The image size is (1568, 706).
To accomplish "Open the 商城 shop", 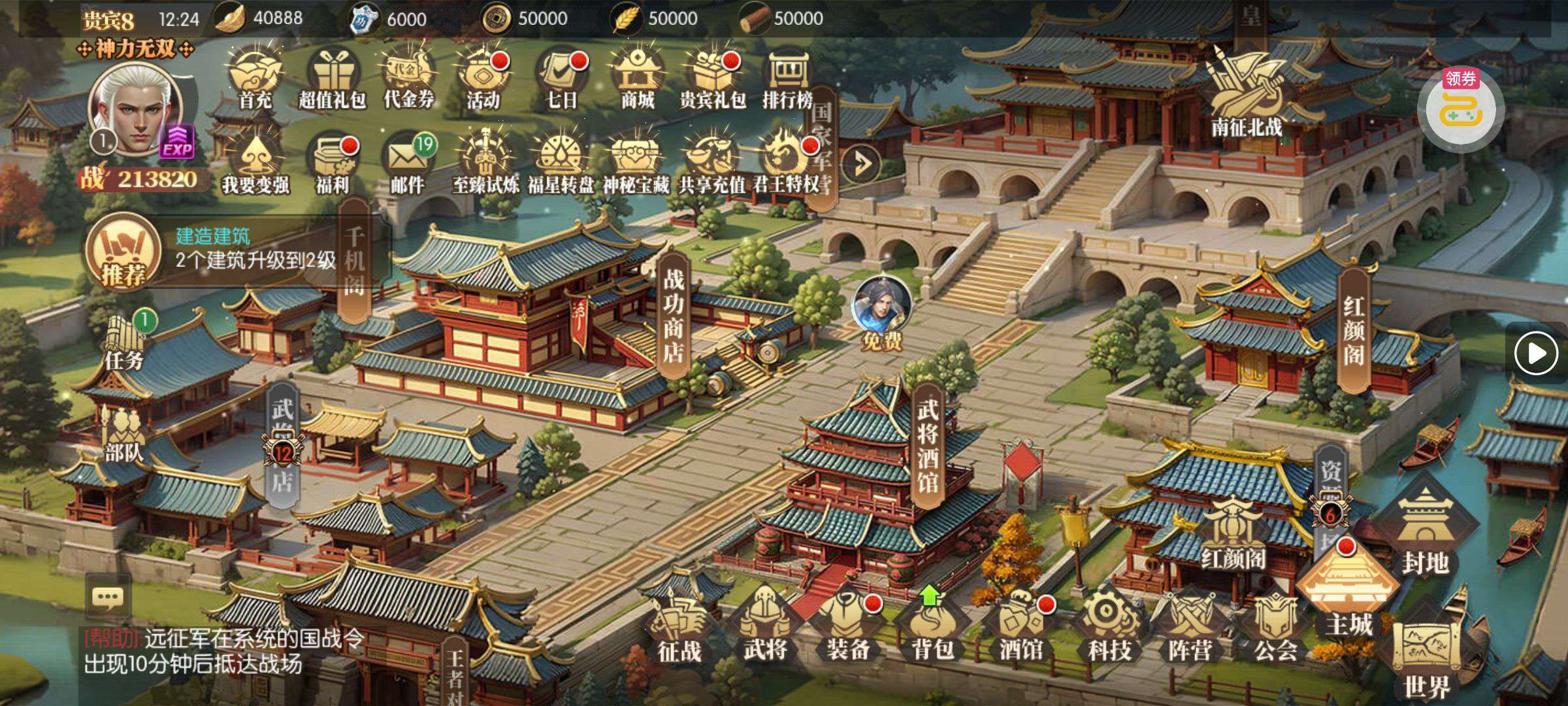I will coord(637,80).
